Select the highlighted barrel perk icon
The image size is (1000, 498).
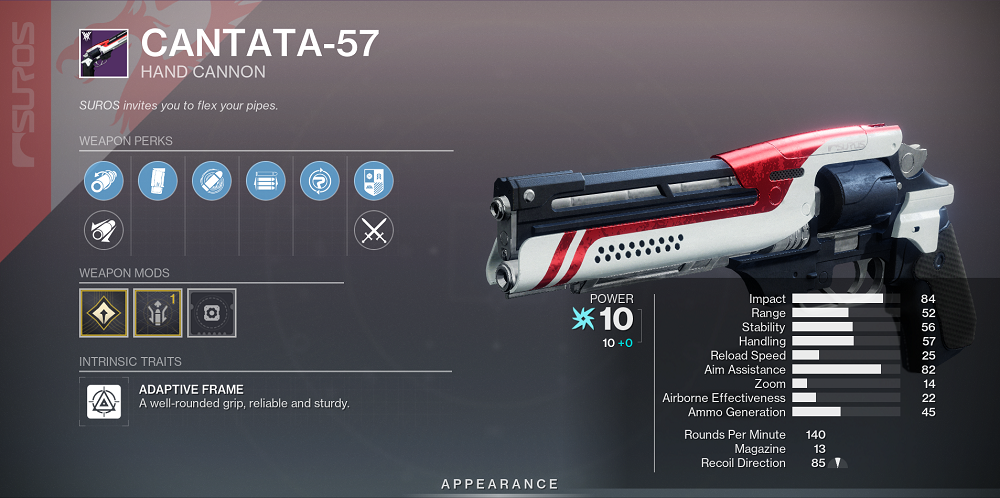point(104,182)
